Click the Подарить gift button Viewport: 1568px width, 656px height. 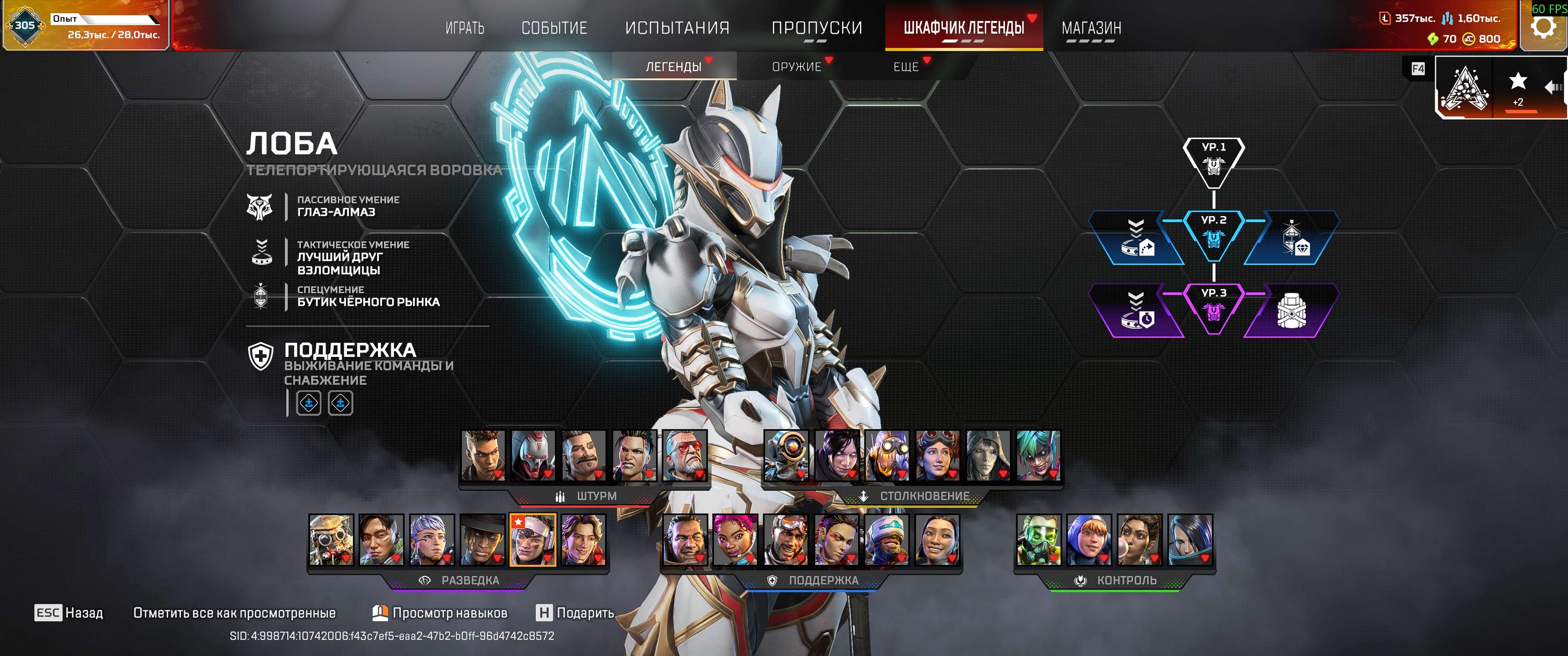[575, 613]
